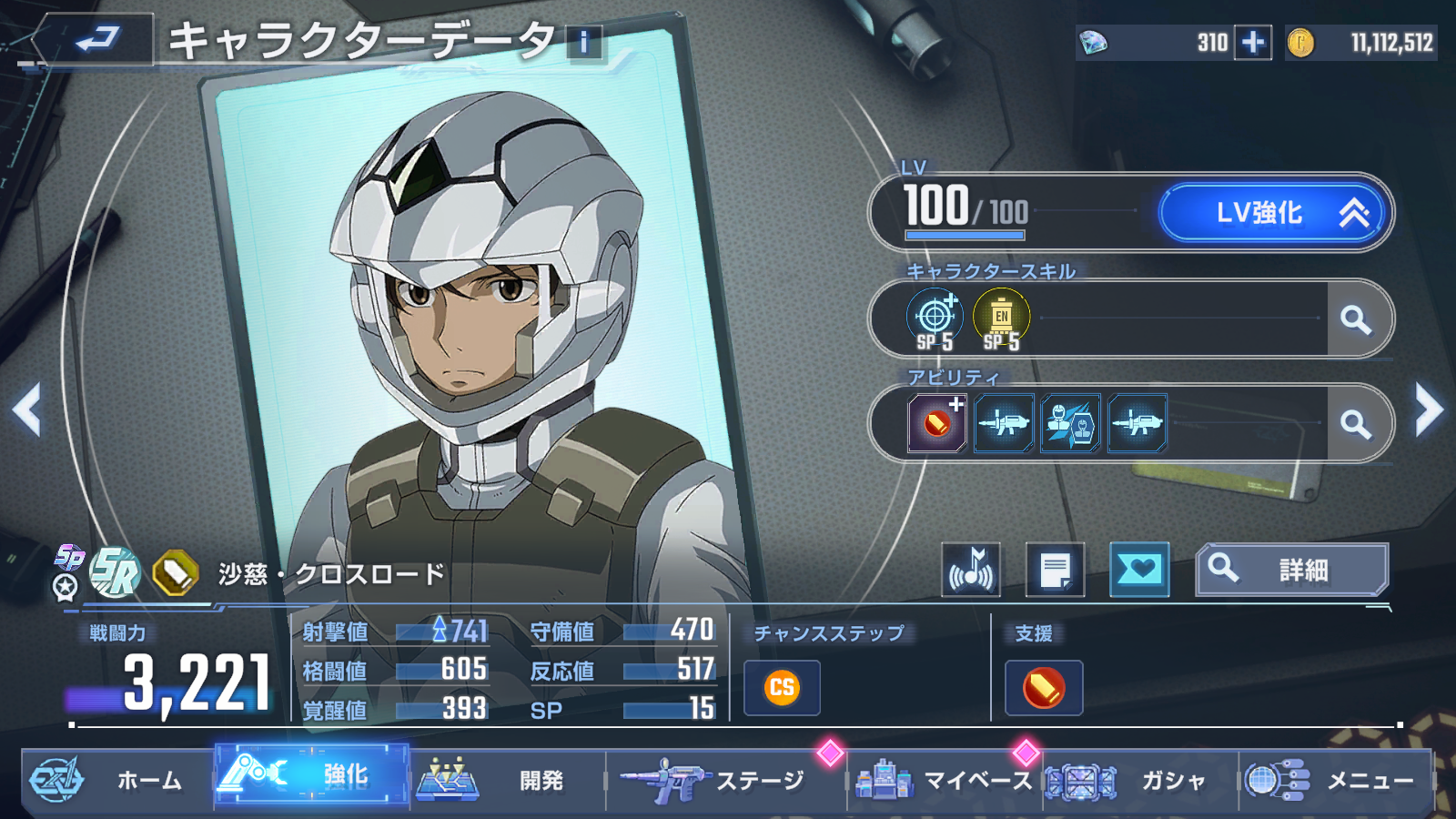
Task: Inspect abilities with the magnifier button
Action: (1356, 424)
